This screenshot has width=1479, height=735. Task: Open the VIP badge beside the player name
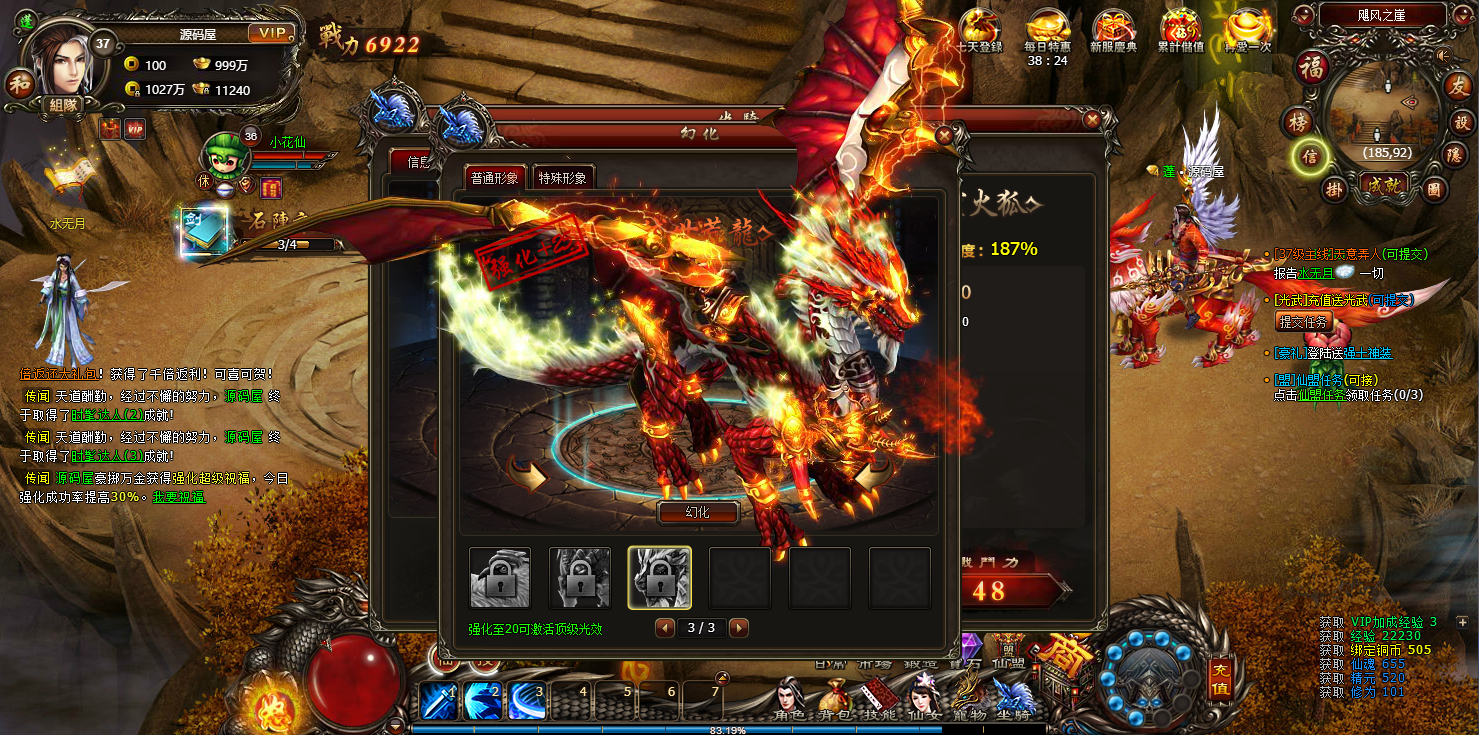(x=271, y=34)
